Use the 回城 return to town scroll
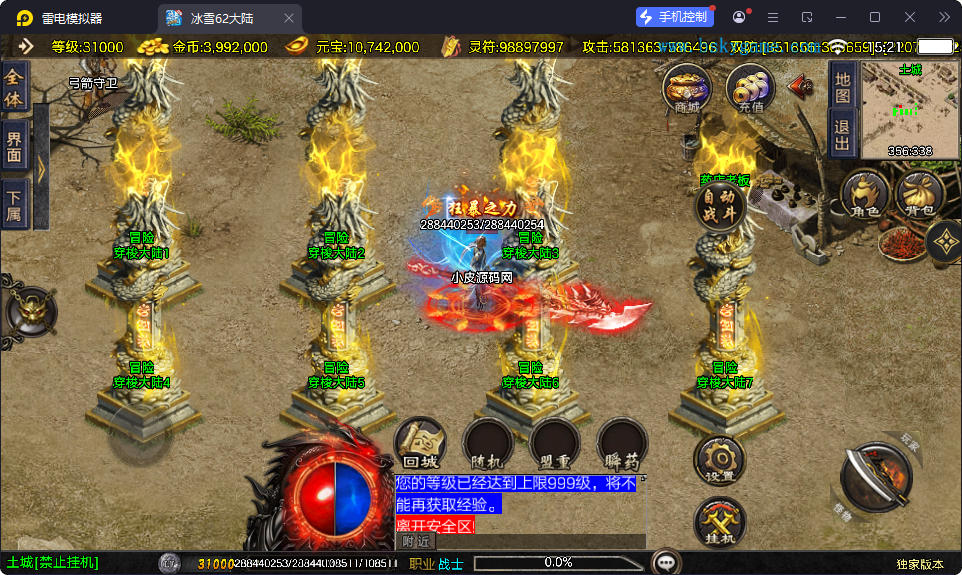The height and width of the screenshot is (575, 962). click(x=420, y=443)
